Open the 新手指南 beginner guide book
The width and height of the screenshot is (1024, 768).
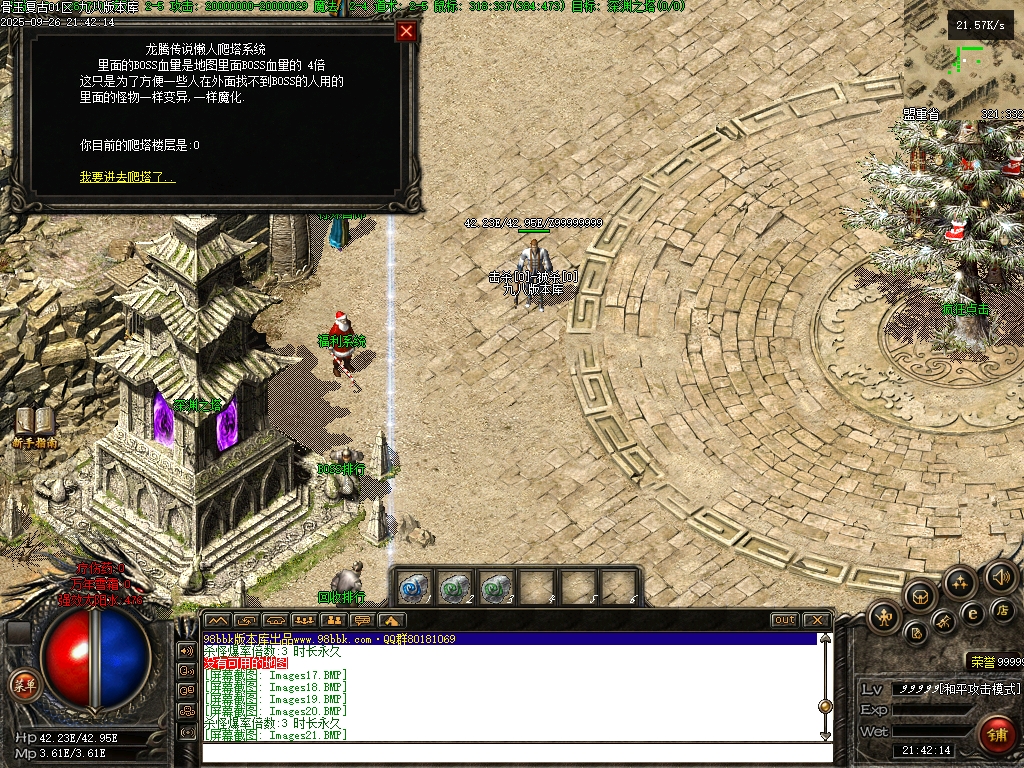36,423
